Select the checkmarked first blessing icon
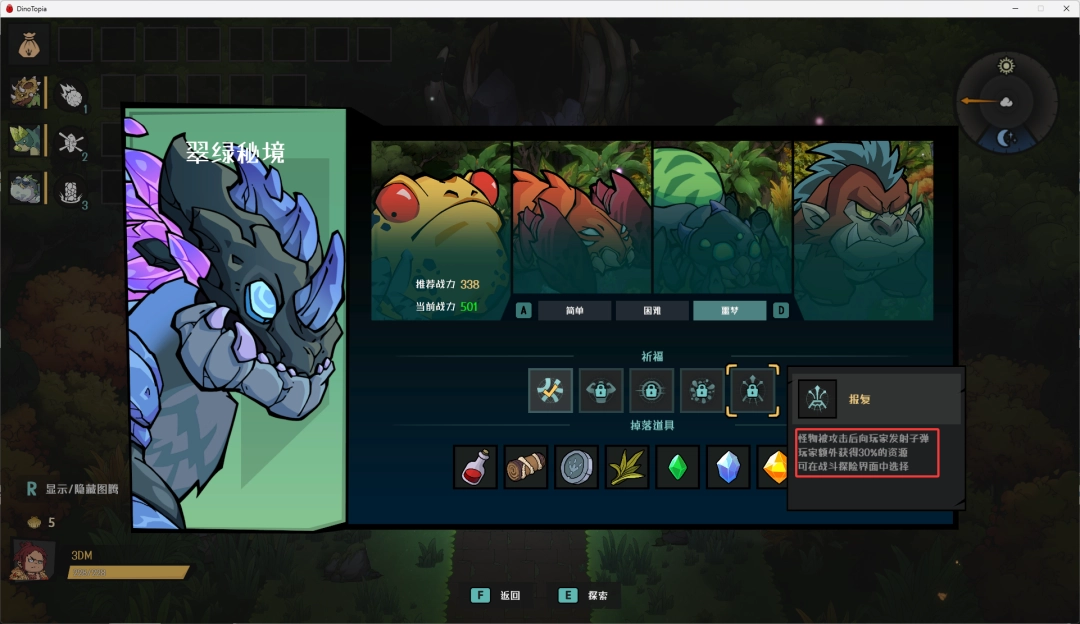Viewport: 1080px width, 624px height. click(x=550, y=390)
